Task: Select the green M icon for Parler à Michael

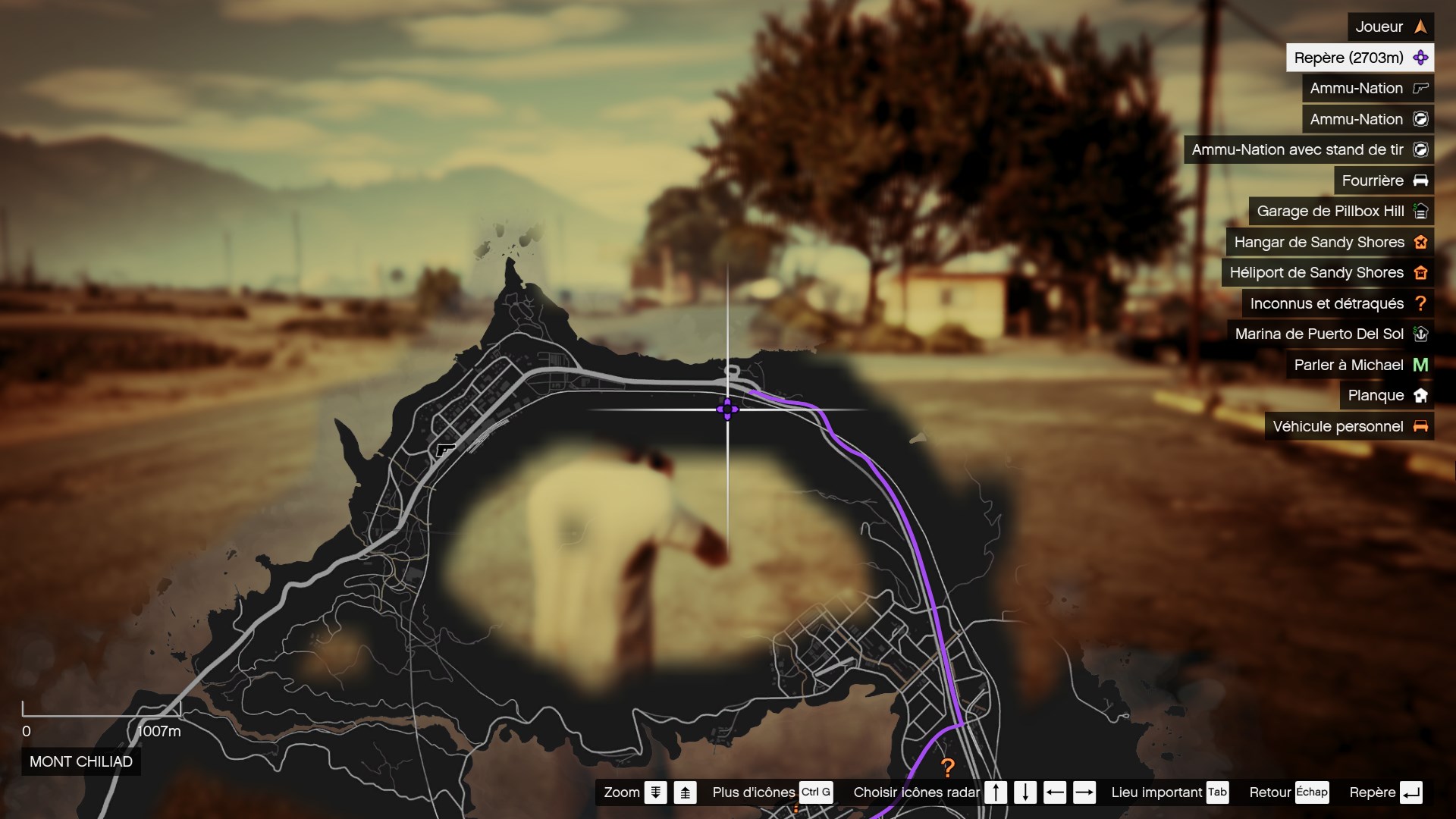Action: (1420, 365)
